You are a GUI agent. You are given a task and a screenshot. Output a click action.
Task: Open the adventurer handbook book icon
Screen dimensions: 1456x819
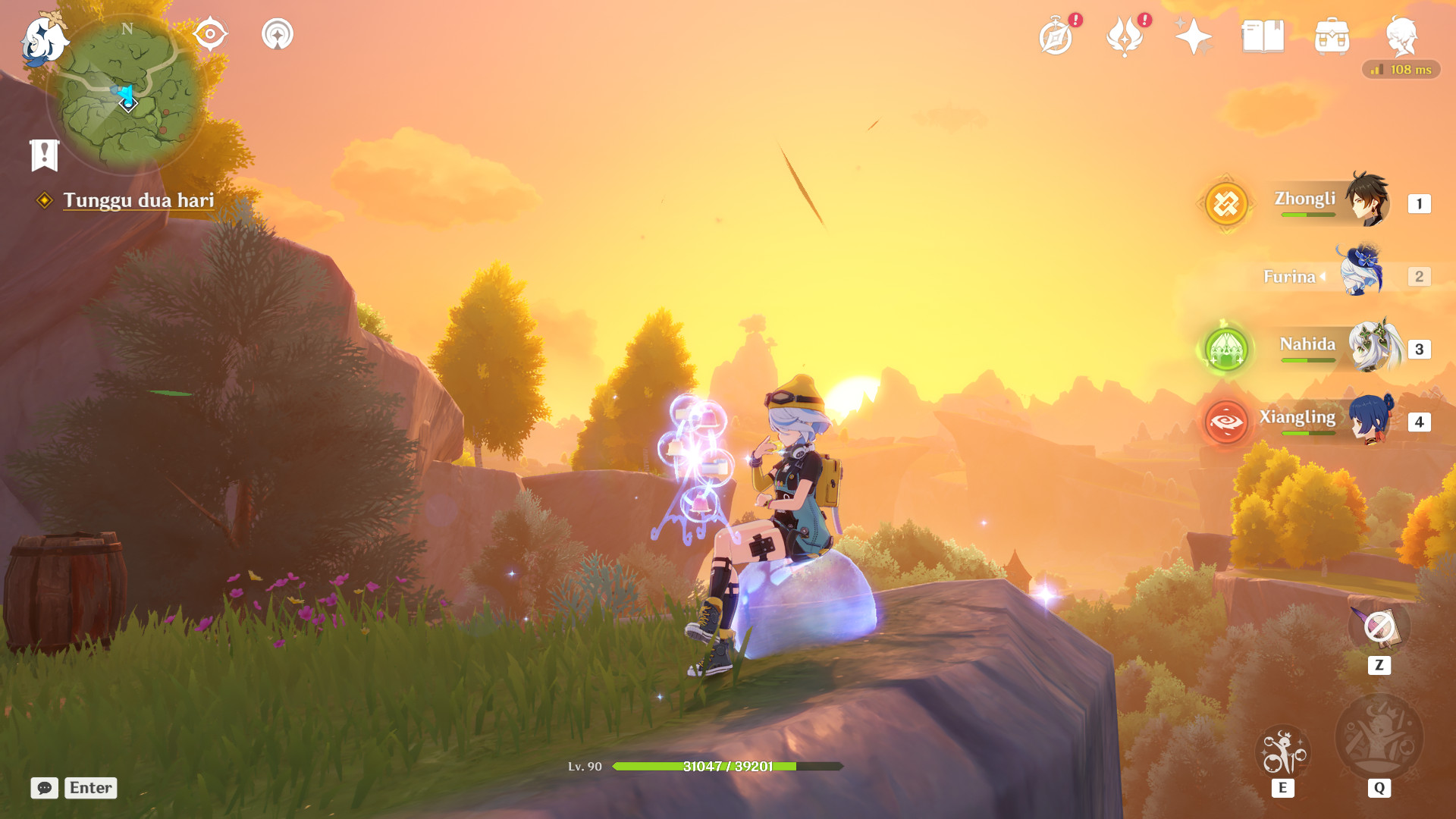pyautogui.click(x=1263, y=36)
